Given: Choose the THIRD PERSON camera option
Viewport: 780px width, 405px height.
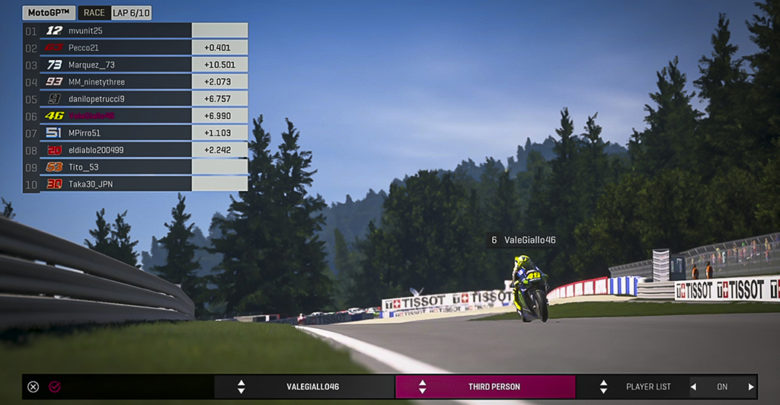Looking at the screenshot, I should [x=485, y=387].
